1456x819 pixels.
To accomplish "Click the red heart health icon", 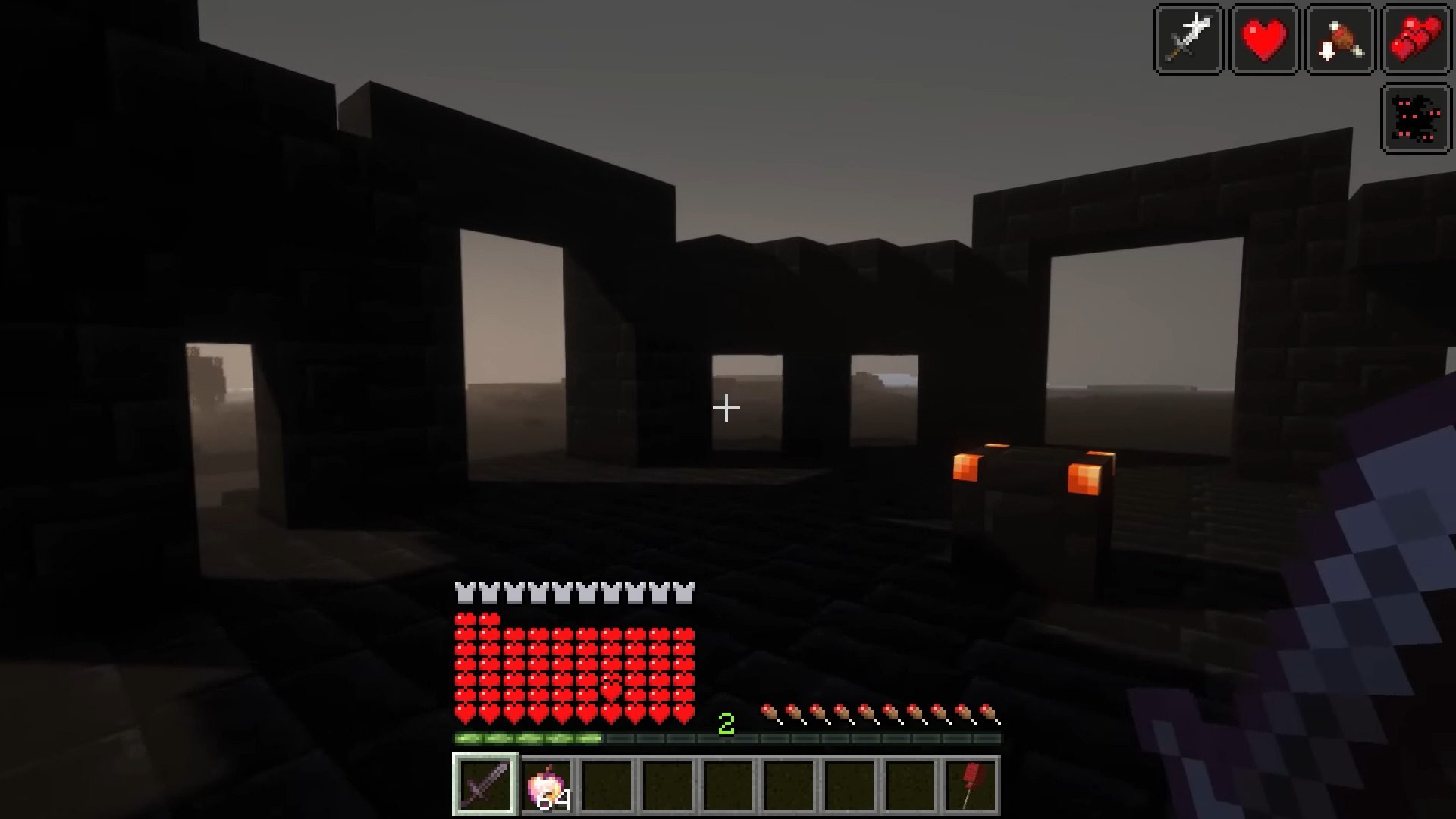I will tap(1262, 39).
